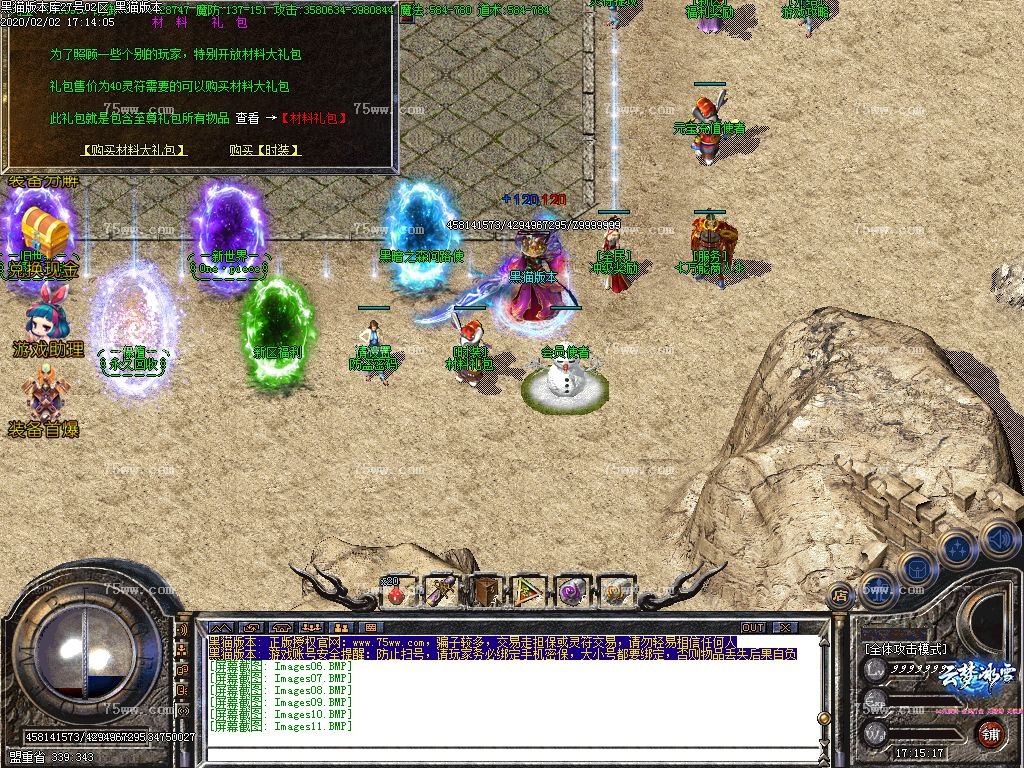Open the sparkle skills round button
This screenshot has height=768, width=1024.
tap(957, 549)
